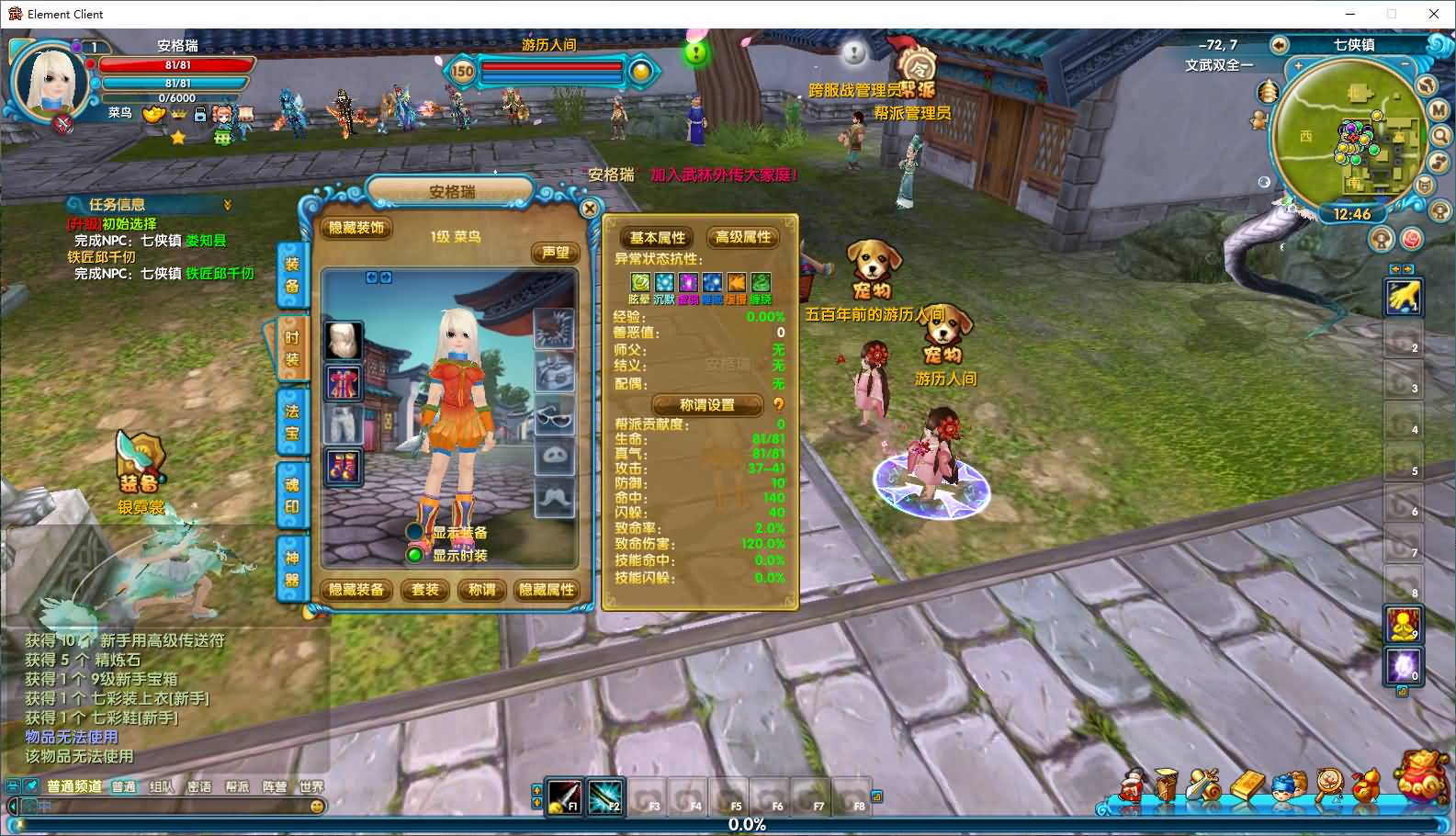Zoom the minimap in with the plus control
Screen dimensions: 1456x836
pyautogui.click(x=1298, y=66)
